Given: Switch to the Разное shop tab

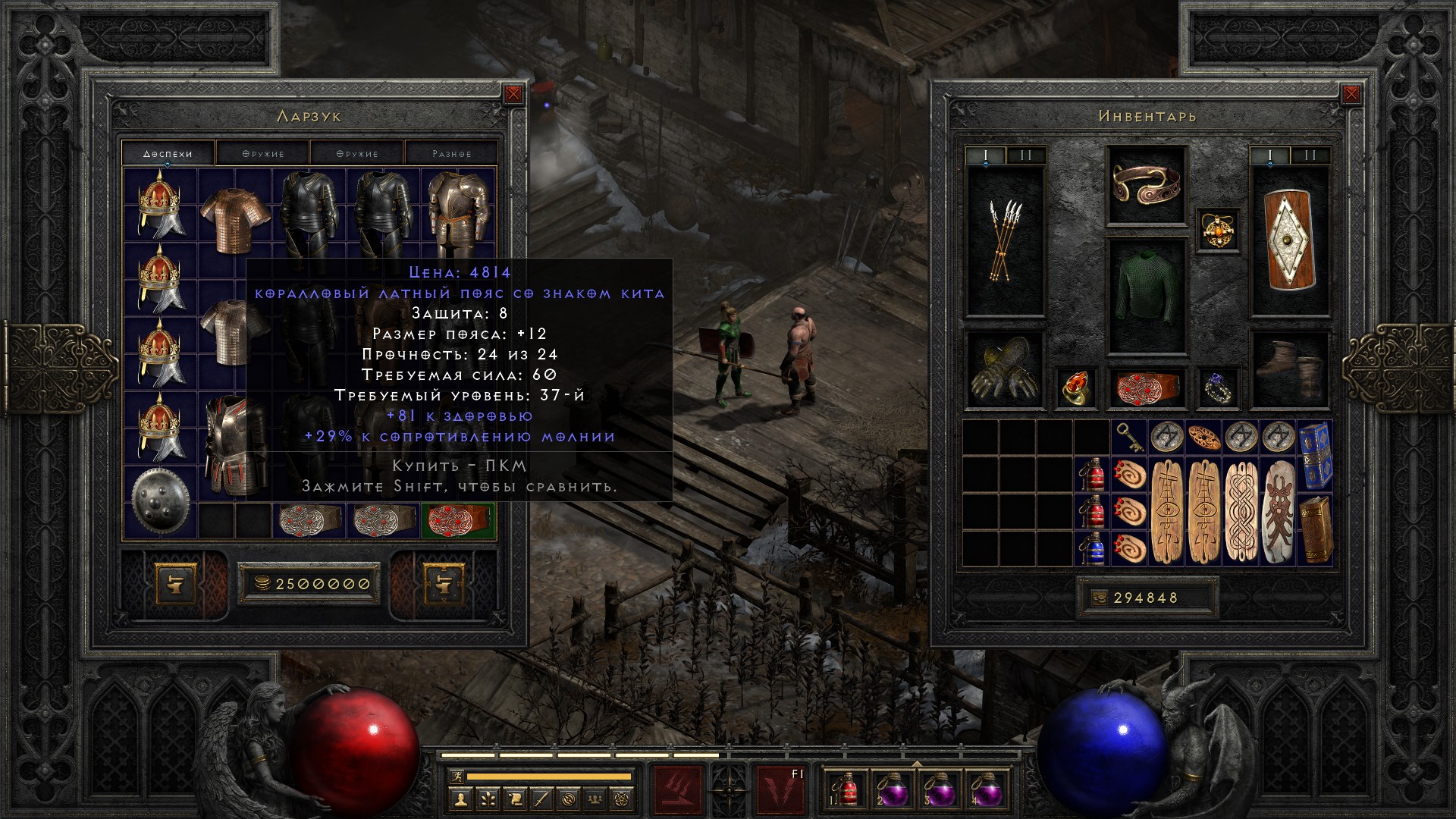Looking at the screenshot, I should (x=452, y=154).
